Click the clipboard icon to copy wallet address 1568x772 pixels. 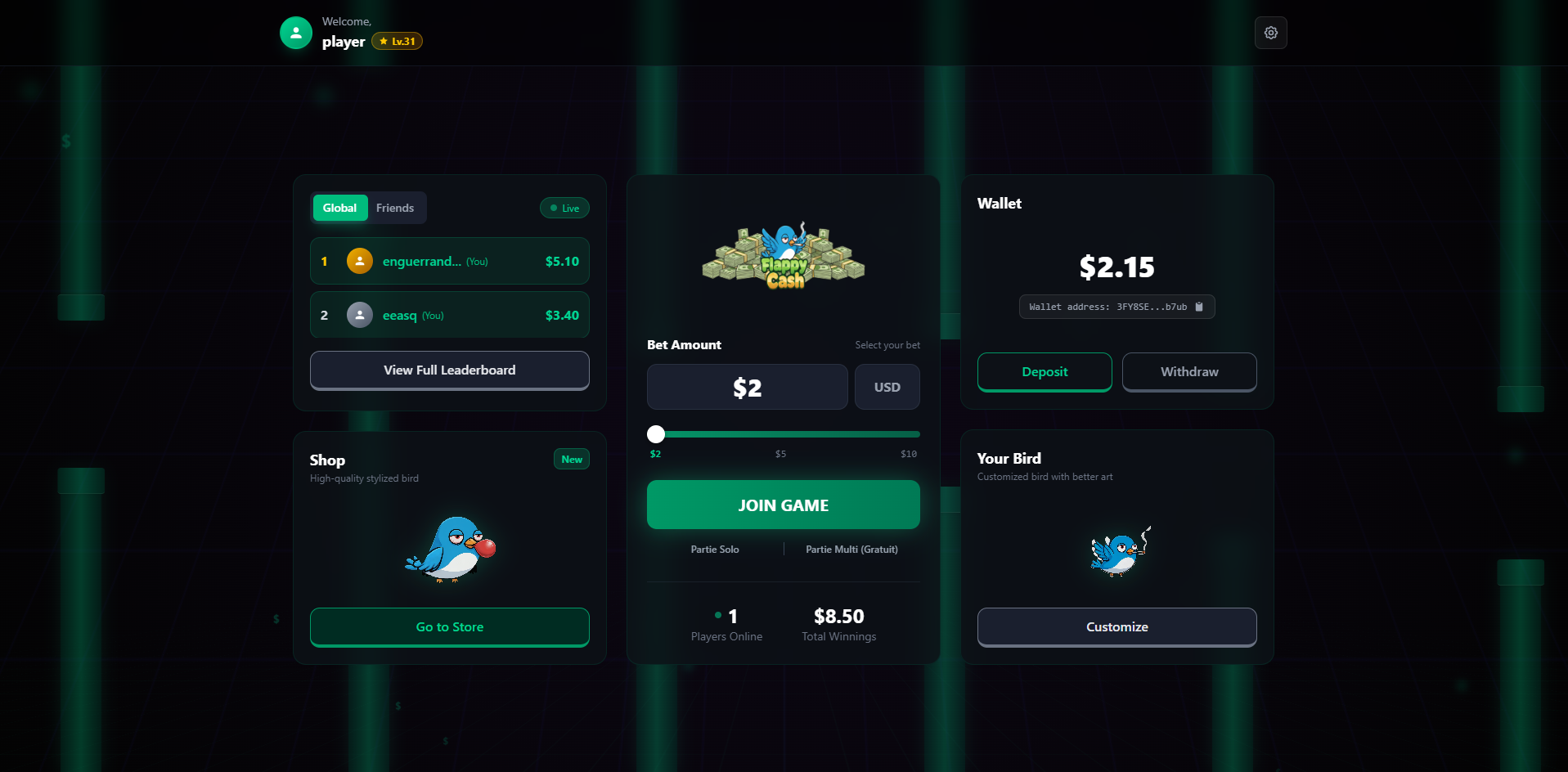tap(1199, 307)
